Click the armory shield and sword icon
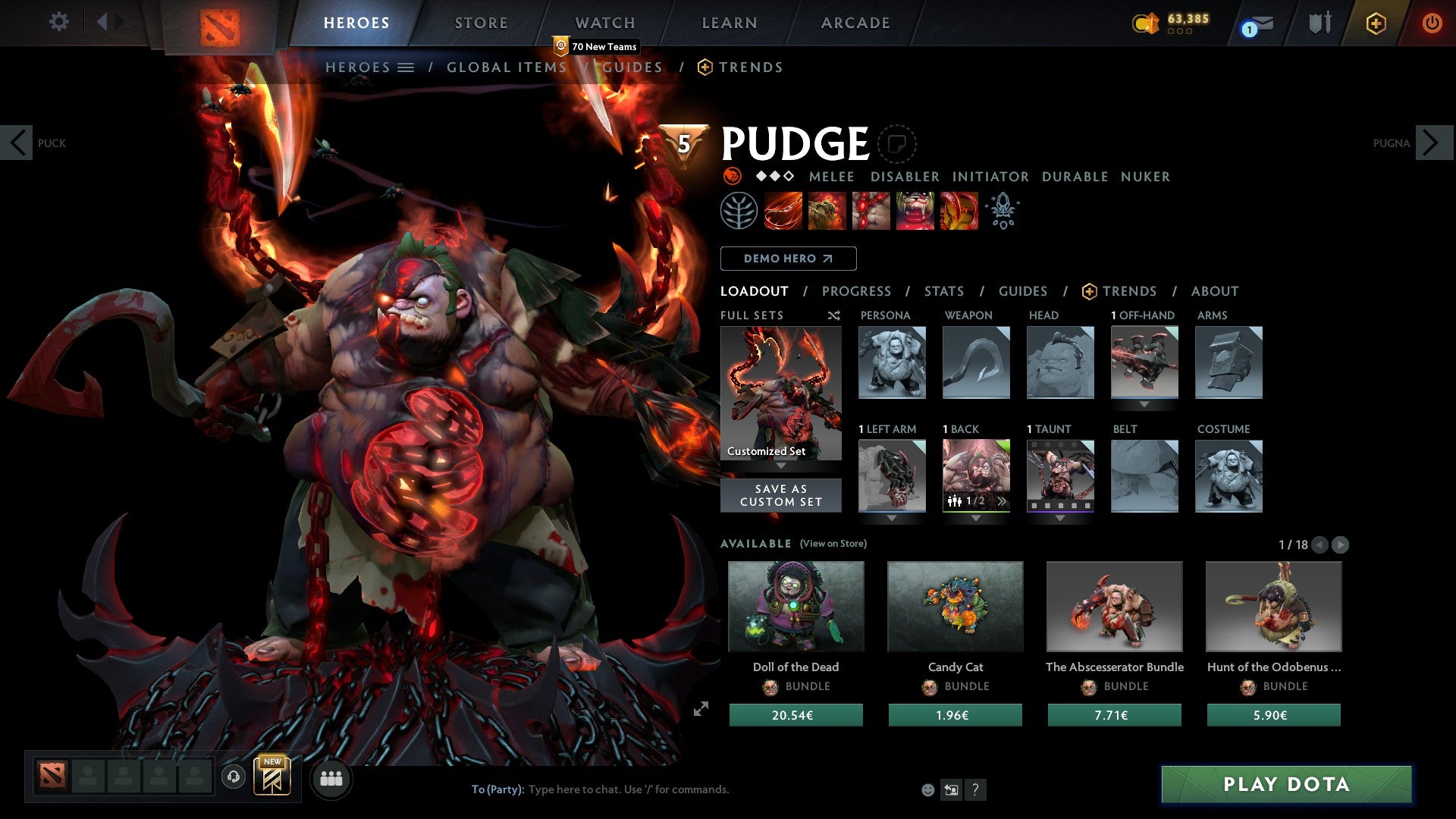The width and height of the screenshot is (1456, 819). tap(1319, 22)
